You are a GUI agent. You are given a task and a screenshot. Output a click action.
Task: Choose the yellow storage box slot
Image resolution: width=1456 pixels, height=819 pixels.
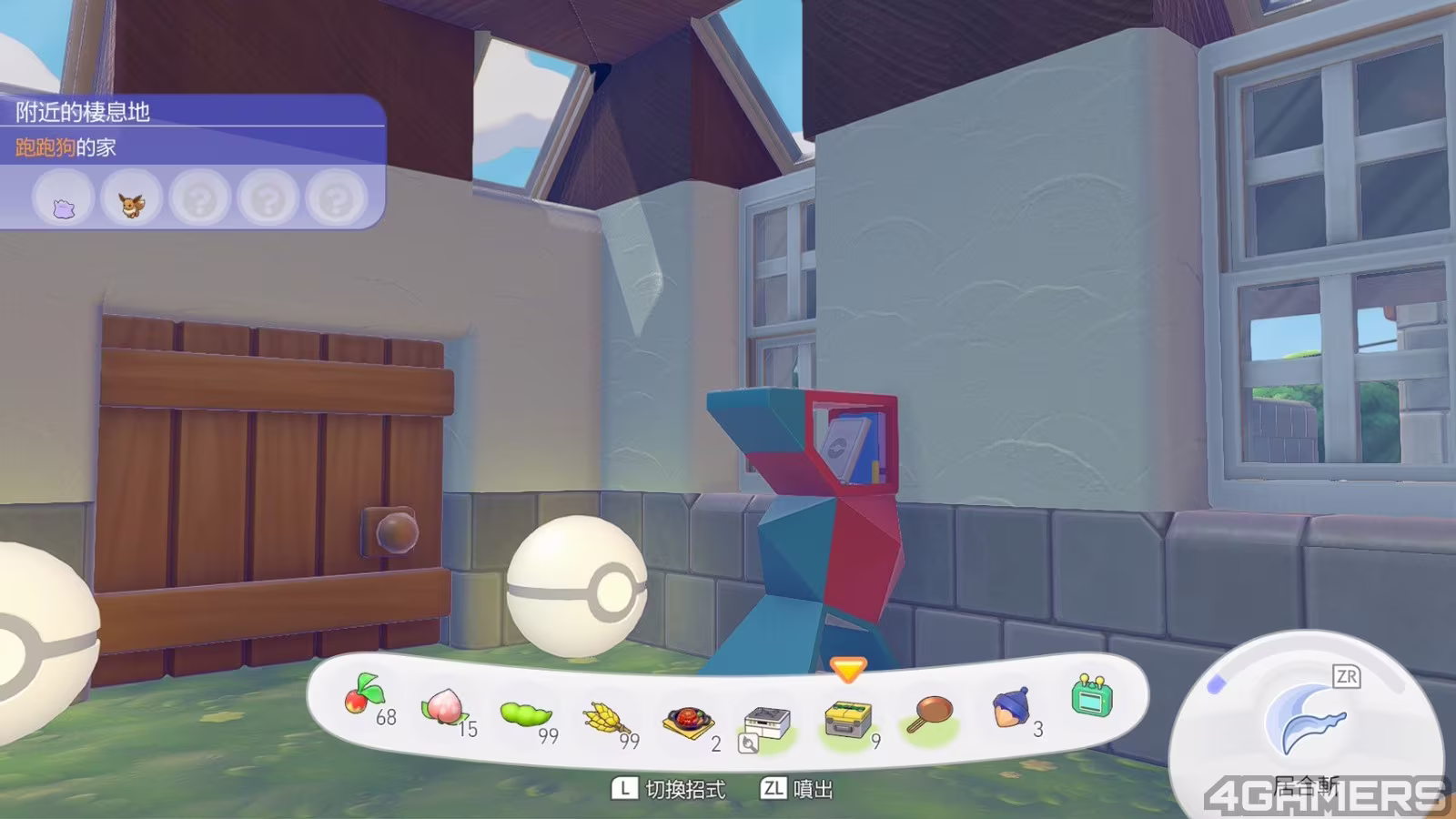point(848,721)
